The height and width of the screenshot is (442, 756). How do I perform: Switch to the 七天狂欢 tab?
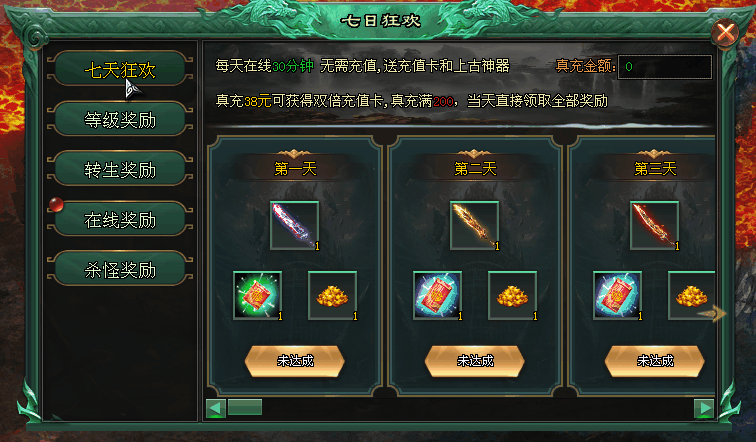(120, 70)
